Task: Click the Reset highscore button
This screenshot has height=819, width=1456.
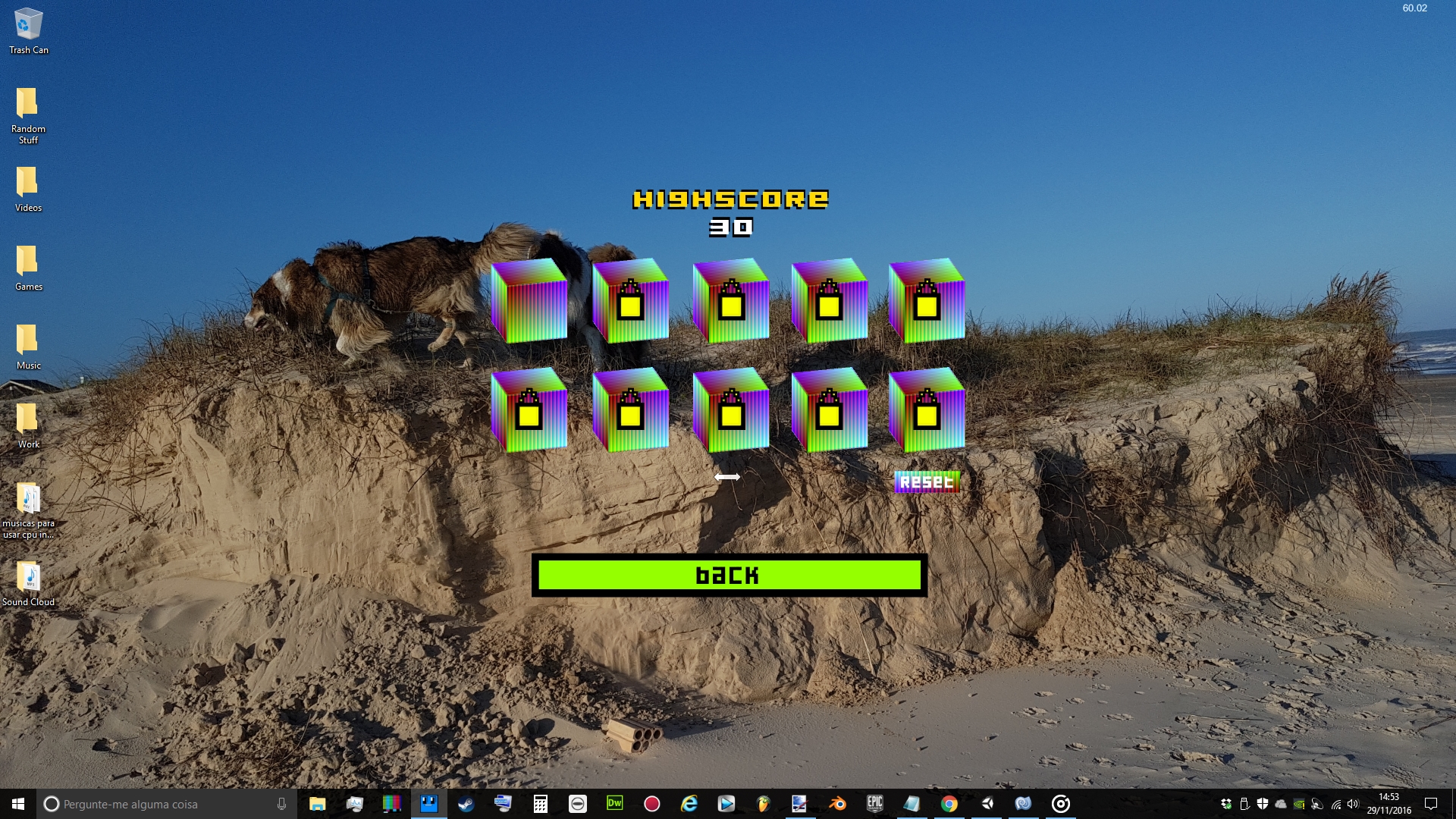Action: [926, 481]
